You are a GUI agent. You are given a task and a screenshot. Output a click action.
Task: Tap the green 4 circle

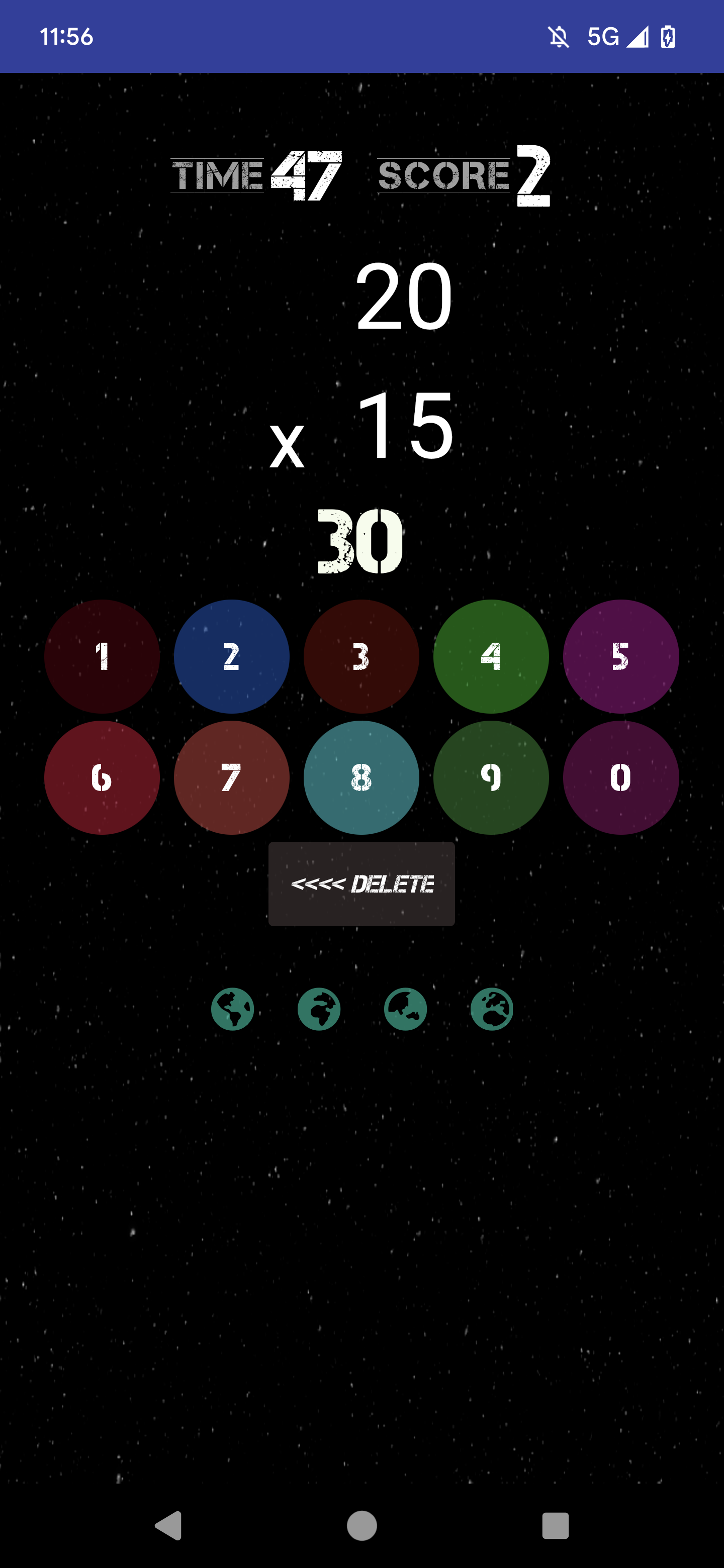[492, 656]
